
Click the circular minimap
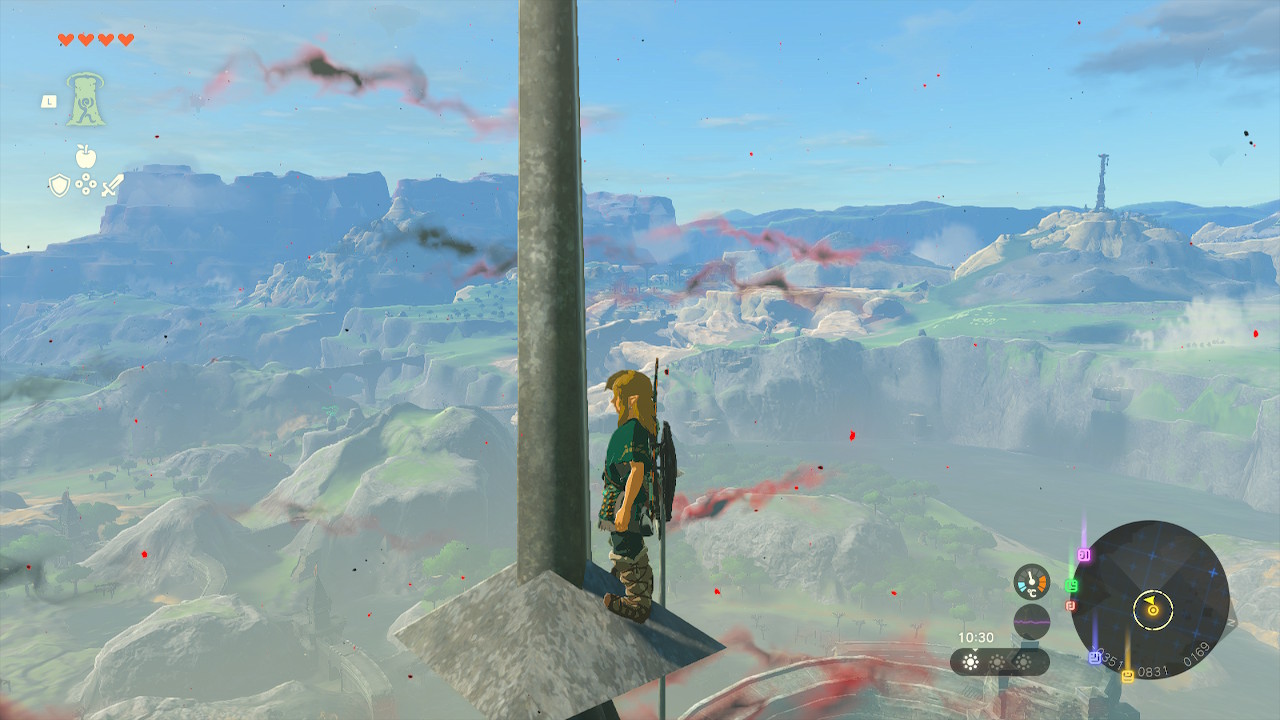click(x=1150, y=601)
